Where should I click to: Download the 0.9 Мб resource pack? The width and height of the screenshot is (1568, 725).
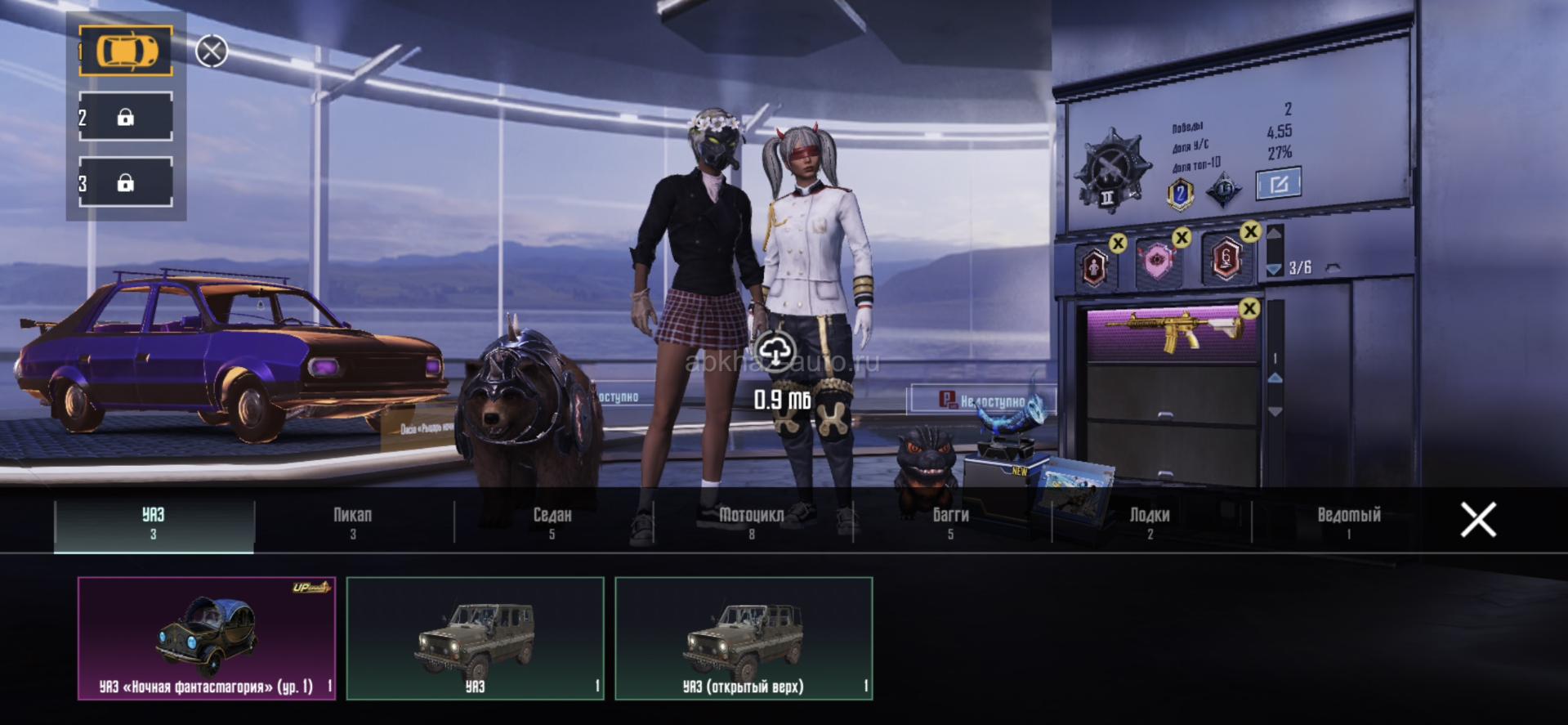coord(775,352)
